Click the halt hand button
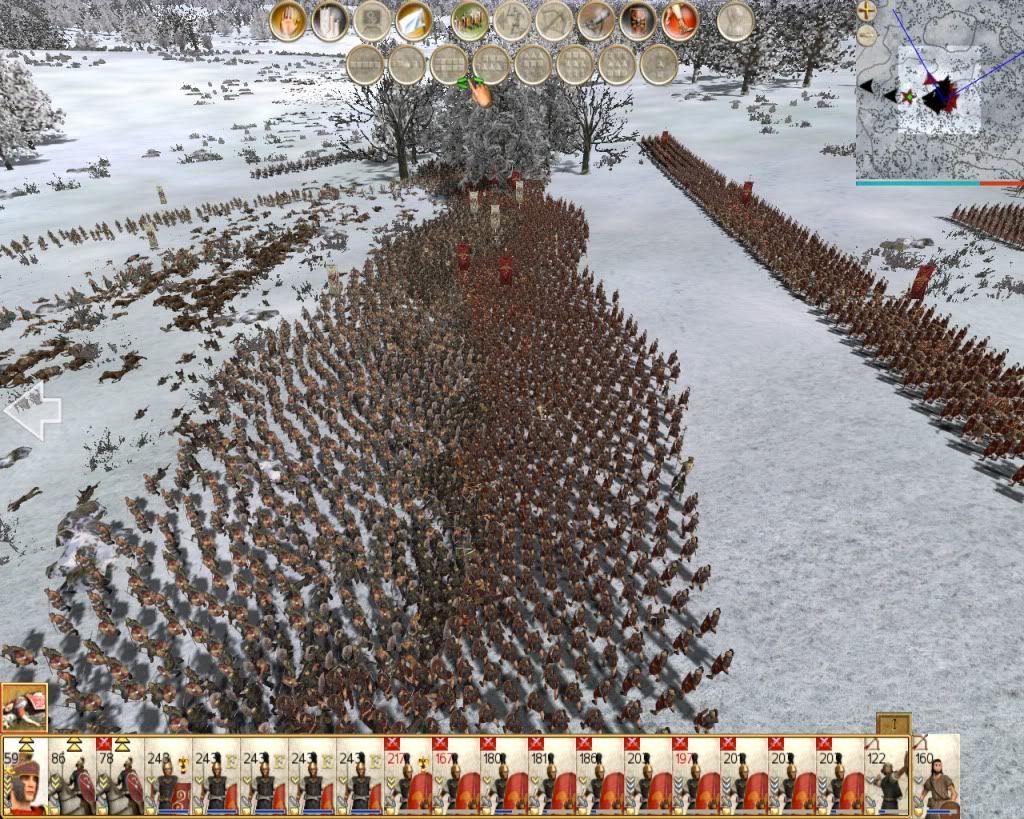 tap(288, 21)
